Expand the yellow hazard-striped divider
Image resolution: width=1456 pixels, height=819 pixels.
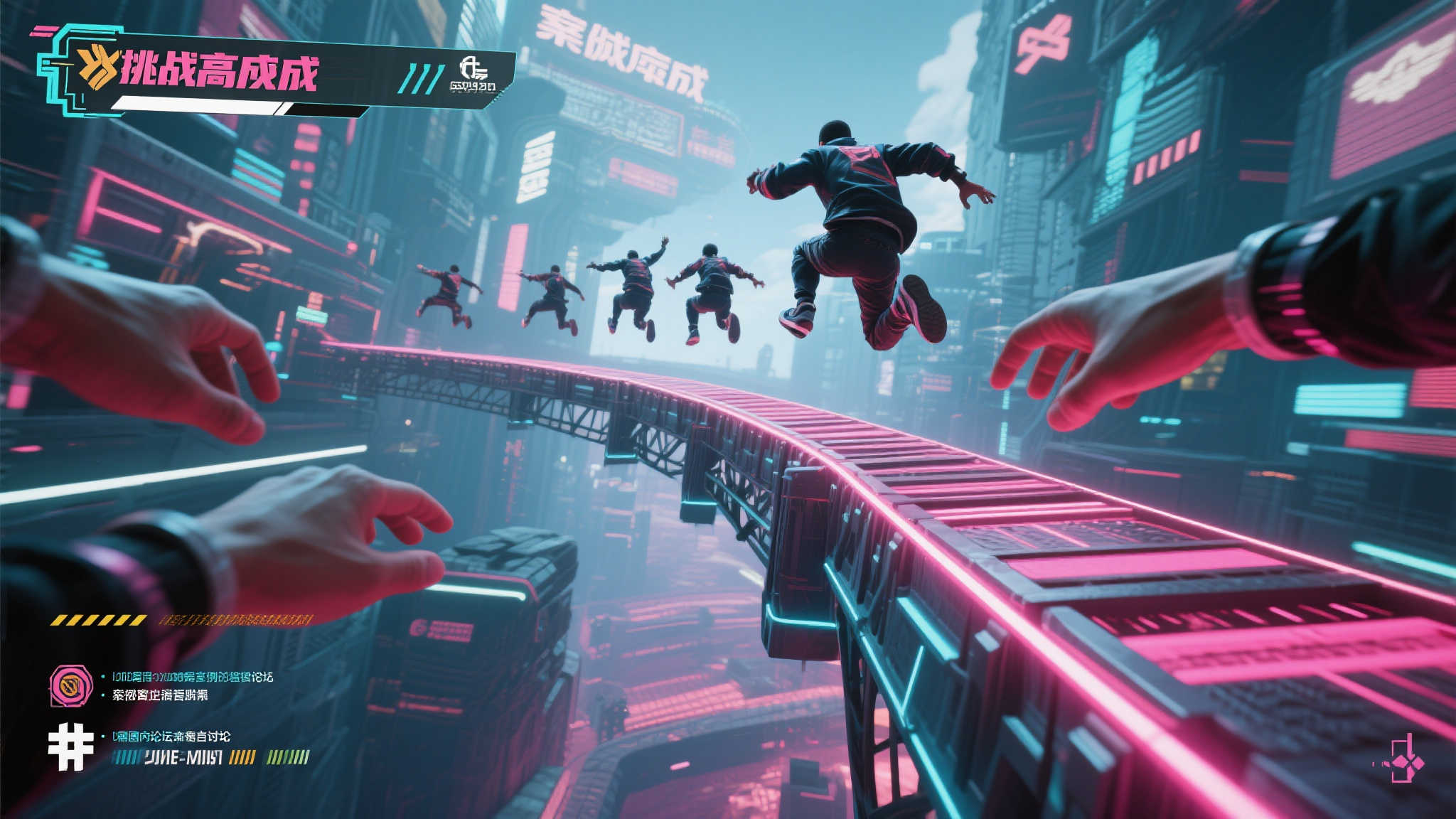(98, 620)
